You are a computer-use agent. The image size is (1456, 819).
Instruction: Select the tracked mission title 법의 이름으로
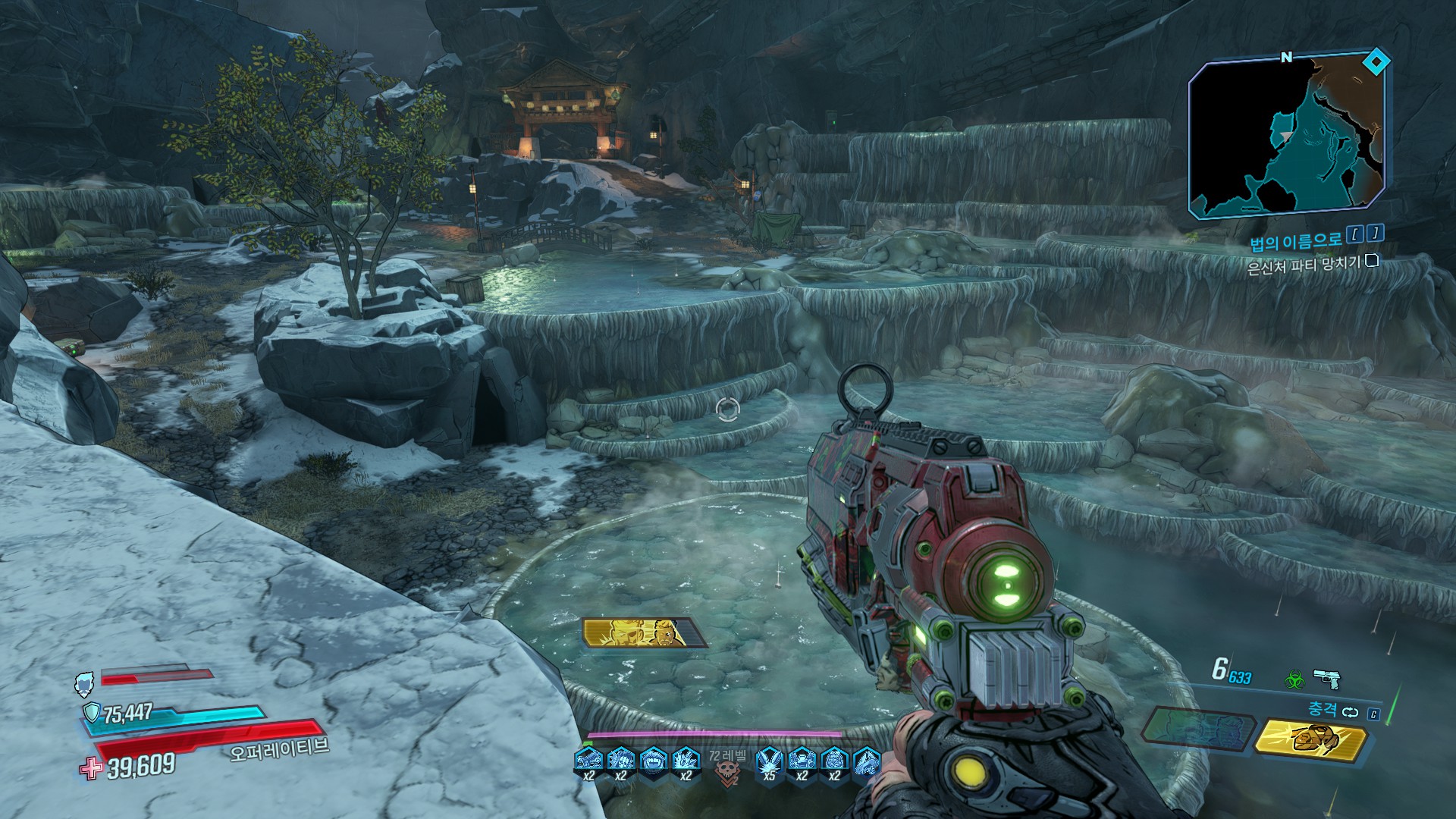pos(1299,241)
